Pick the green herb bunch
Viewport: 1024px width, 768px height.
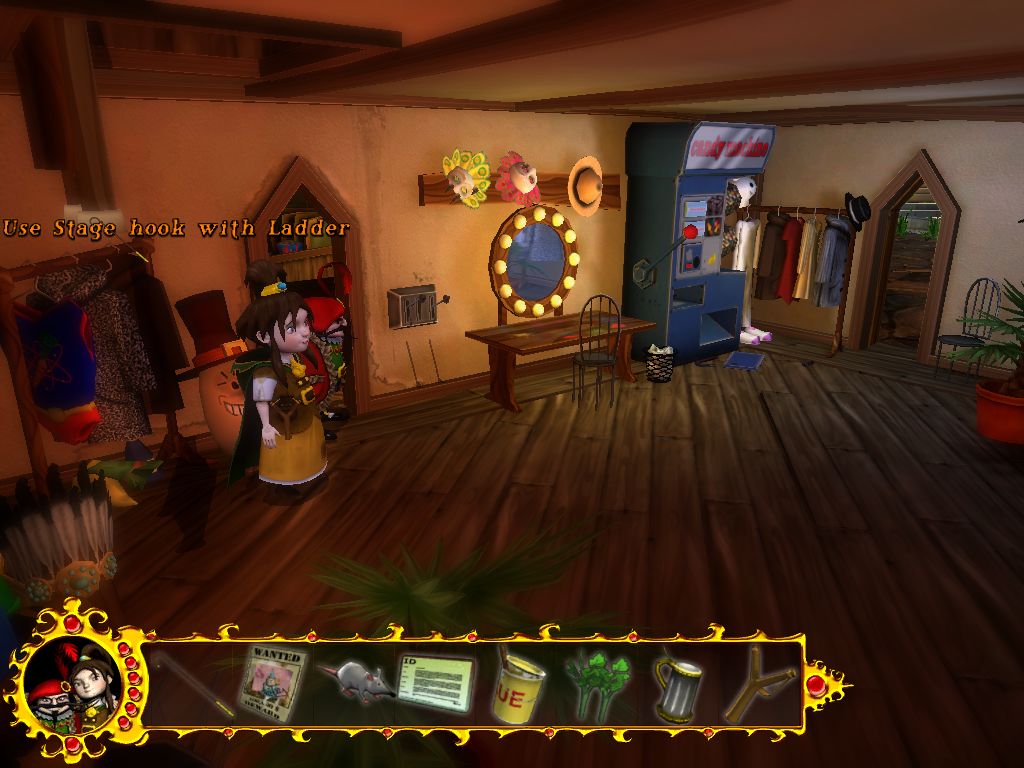tap(598, 684)
